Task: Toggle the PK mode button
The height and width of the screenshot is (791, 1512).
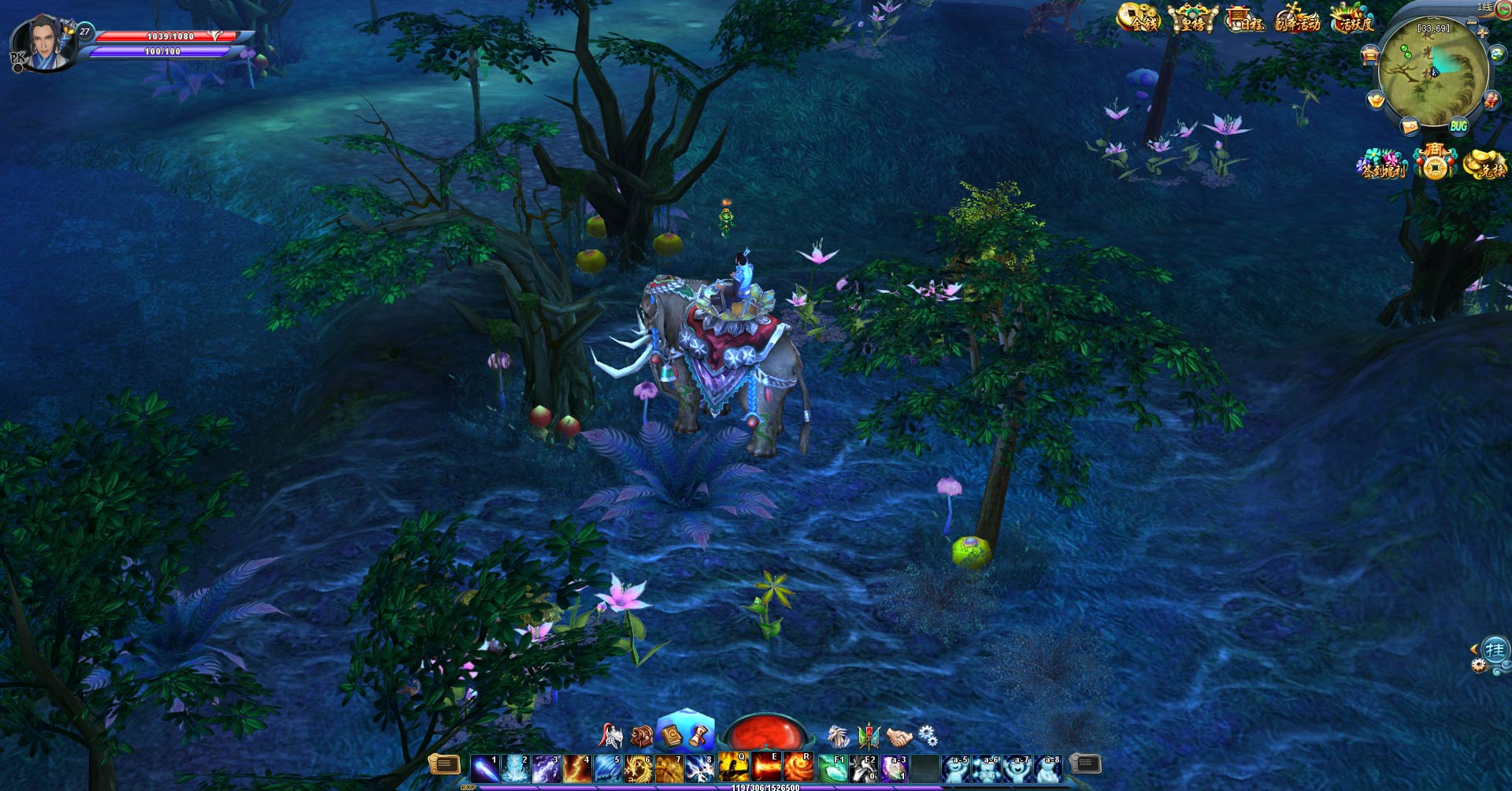Action: [17, 61]
